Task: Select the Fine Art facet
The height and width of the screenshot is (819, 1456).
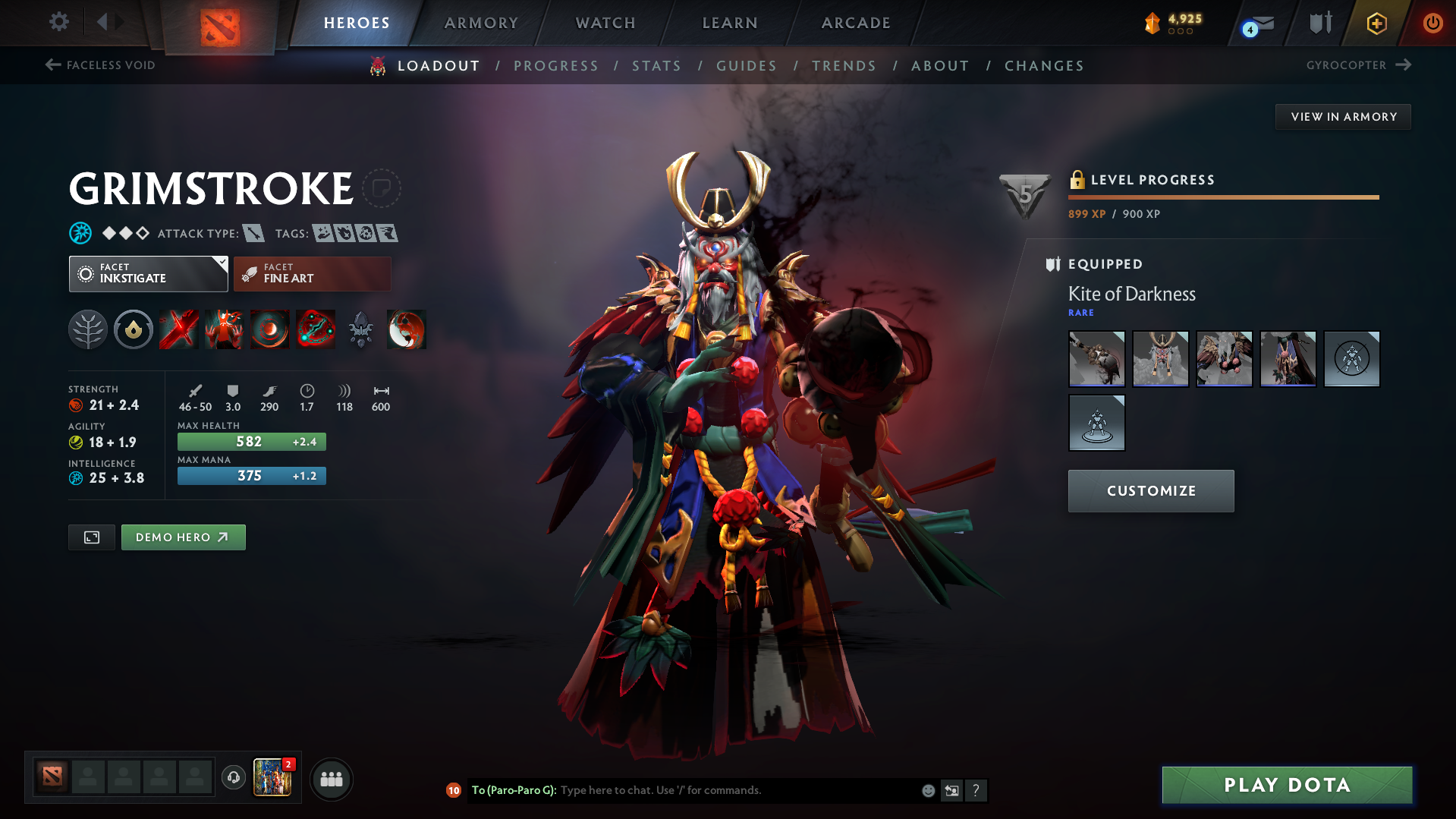Action: [312, 273]
